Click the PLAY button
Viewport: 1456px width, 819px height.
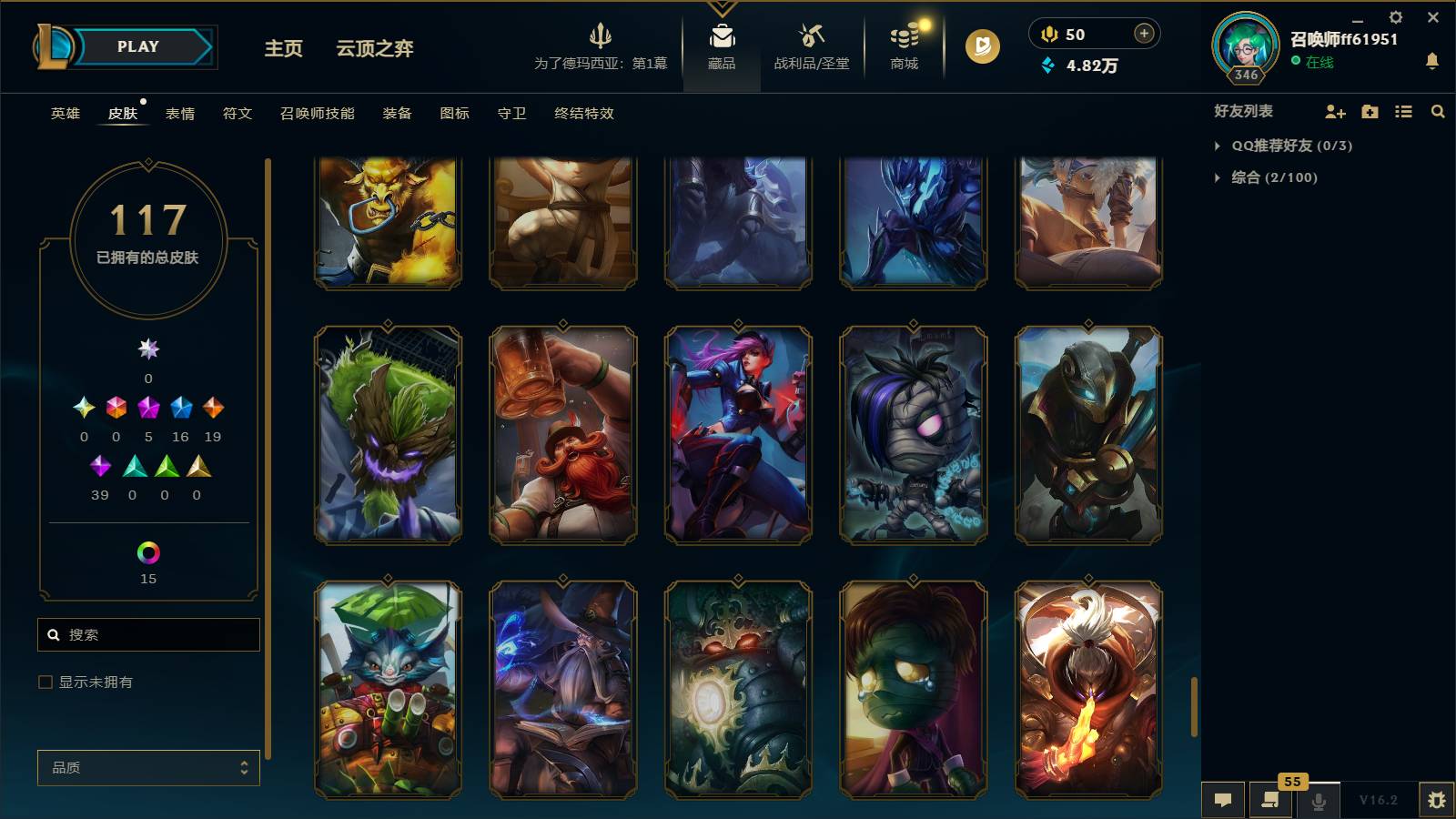pyautogui.click(x=135, y=46)
